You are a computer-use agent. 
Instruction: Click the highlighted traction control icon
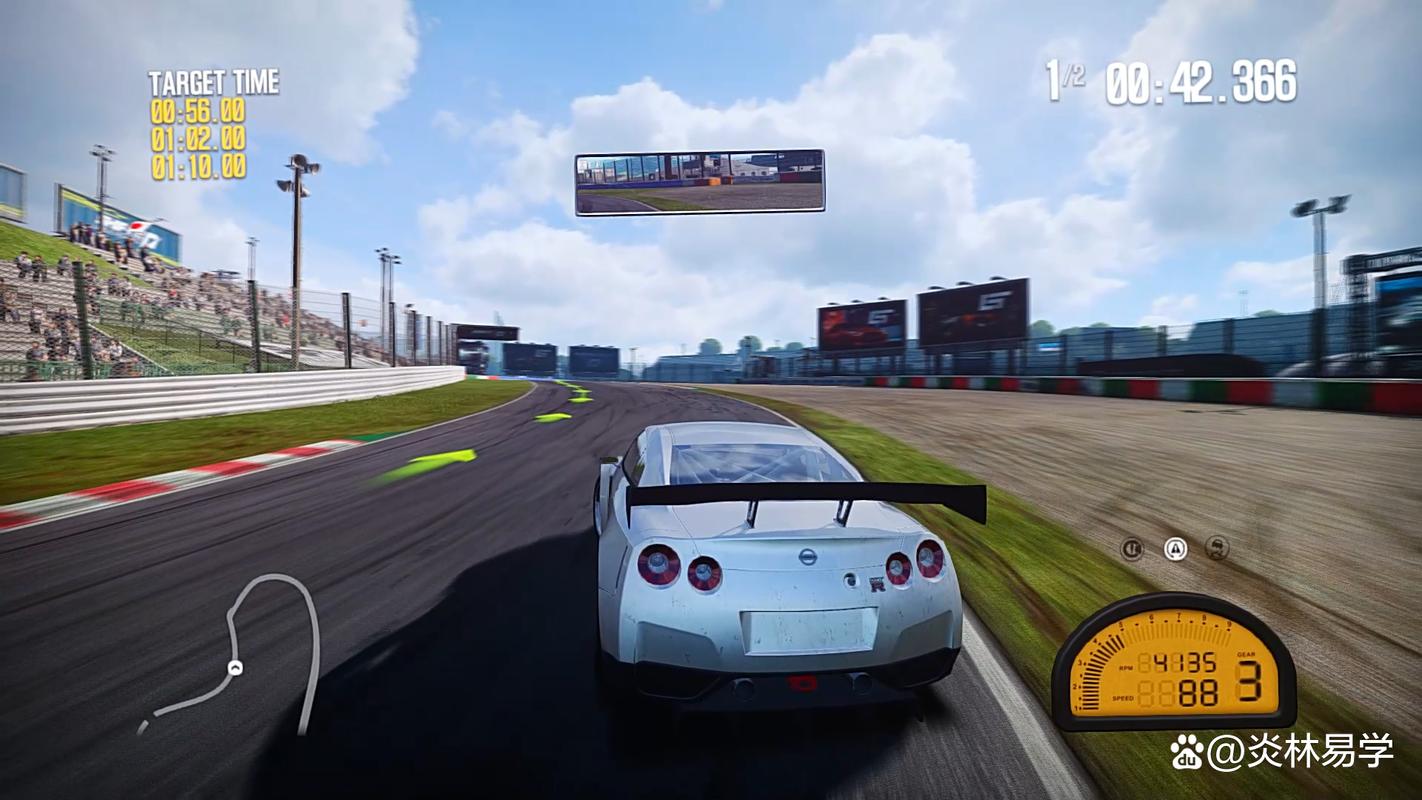pos(1175,548)
